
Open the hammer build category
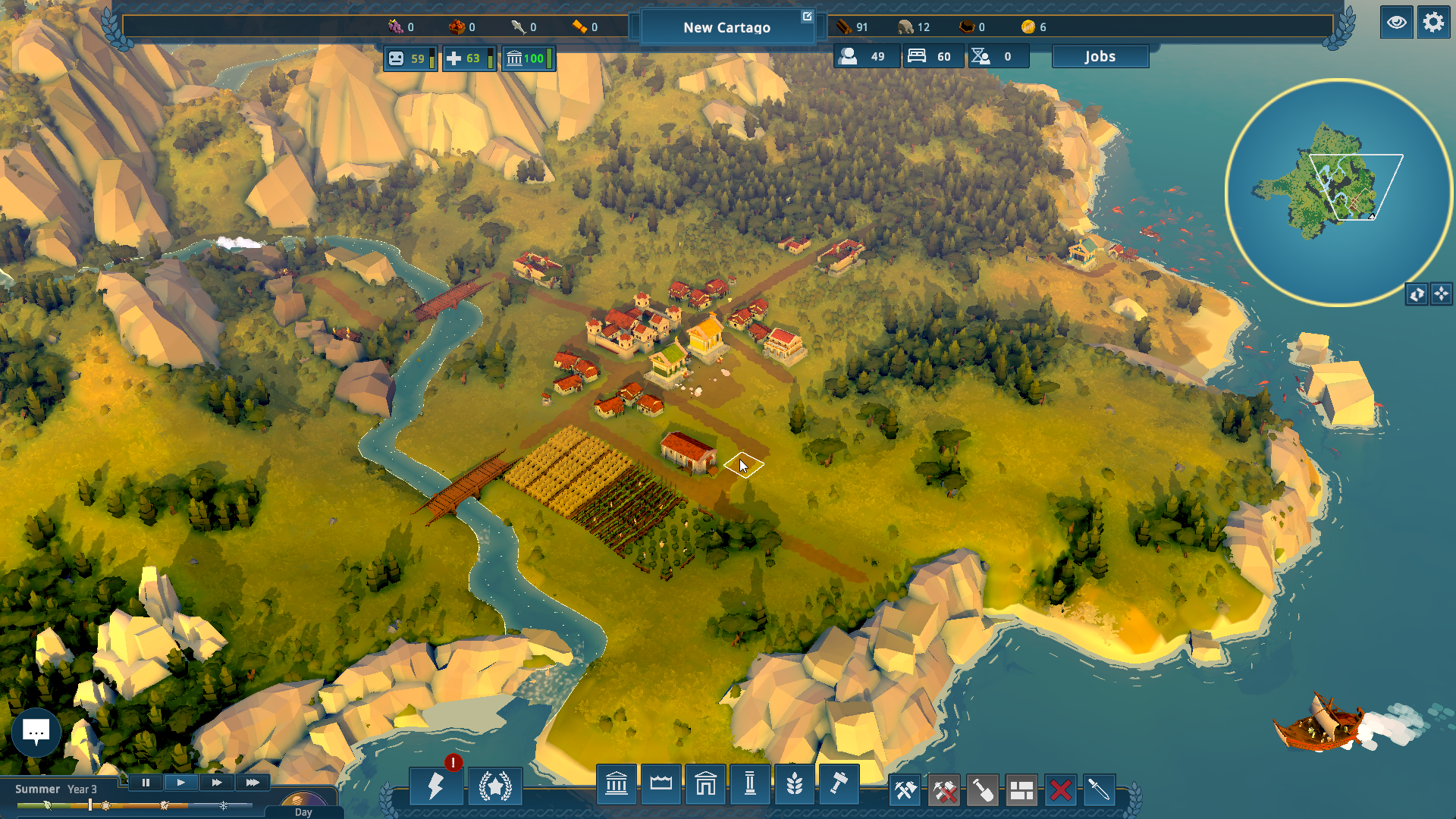tap(839, 784)
